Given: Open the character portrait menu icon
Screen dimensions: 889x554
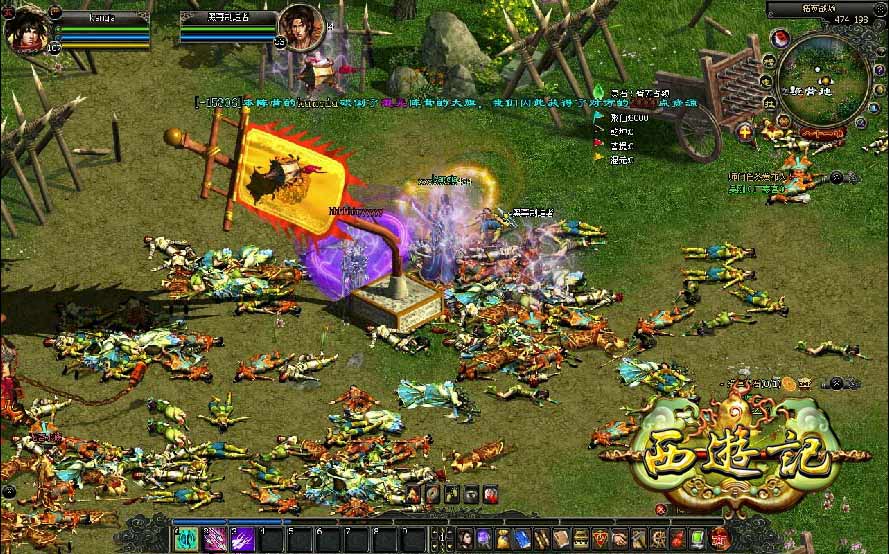Looking at the screenshot, I should [x=466, y=538].
